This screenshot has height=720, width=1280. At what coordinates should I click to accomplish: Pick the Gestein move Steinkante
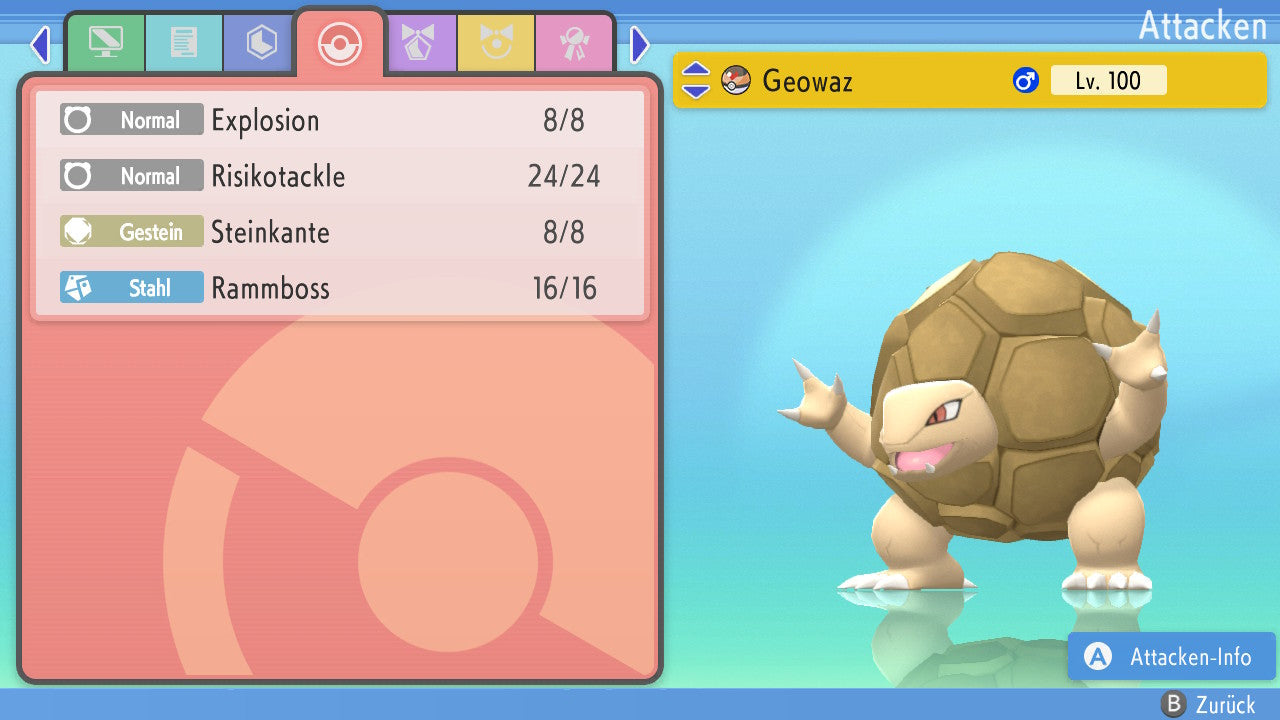(340, 233)
